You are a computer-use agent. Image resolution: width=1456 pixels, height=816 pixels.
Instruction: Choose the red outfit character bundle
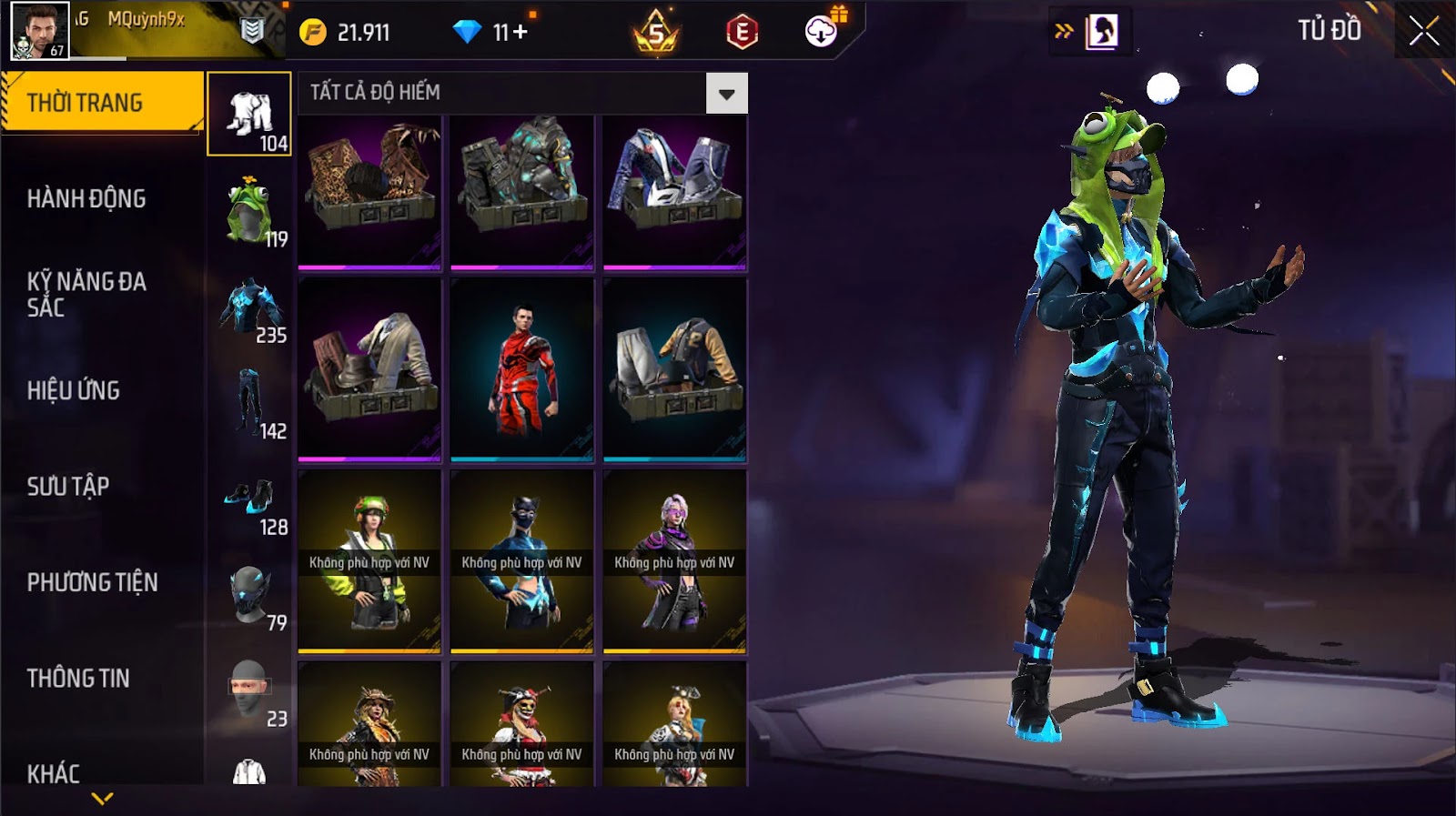(x=522, y=369)
